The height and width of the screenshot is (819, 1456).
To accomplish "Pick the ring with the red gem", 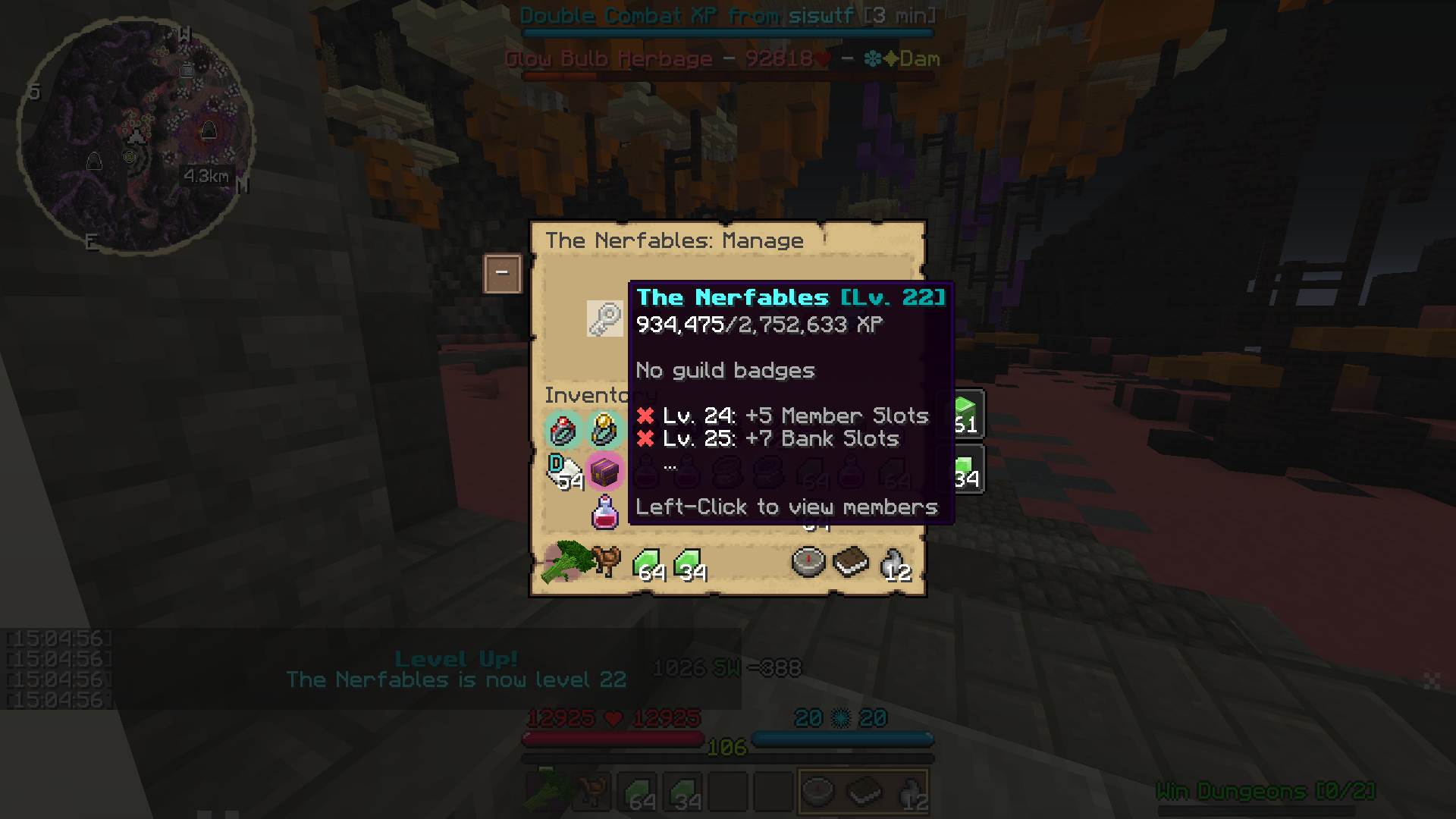I will 563,430.
